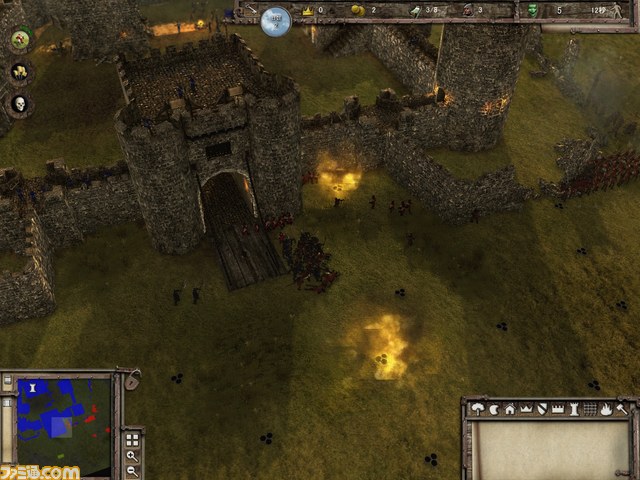Toggle the four-squares minimap view button
The height and width of the screenshot is (480, 640).
[x=133, y=439]
